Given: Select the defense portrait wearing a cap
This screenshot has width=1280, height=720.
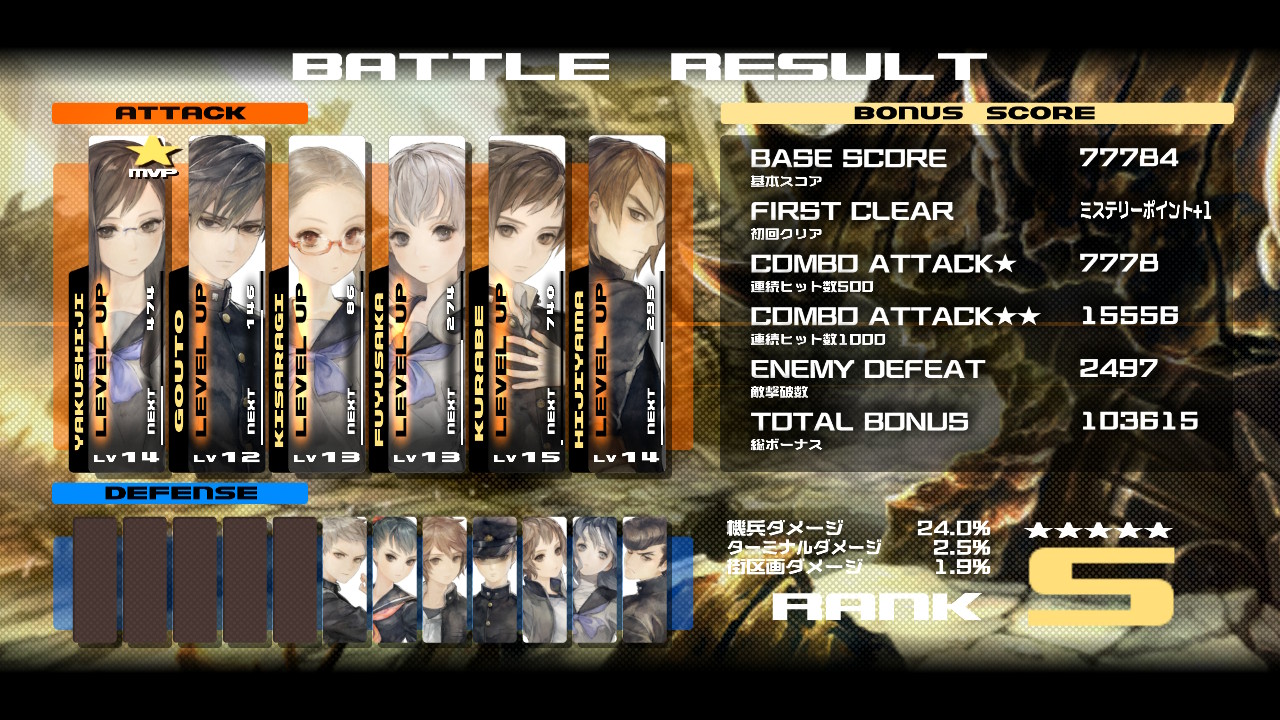Looking at the screenshot, I should [494, 579].
